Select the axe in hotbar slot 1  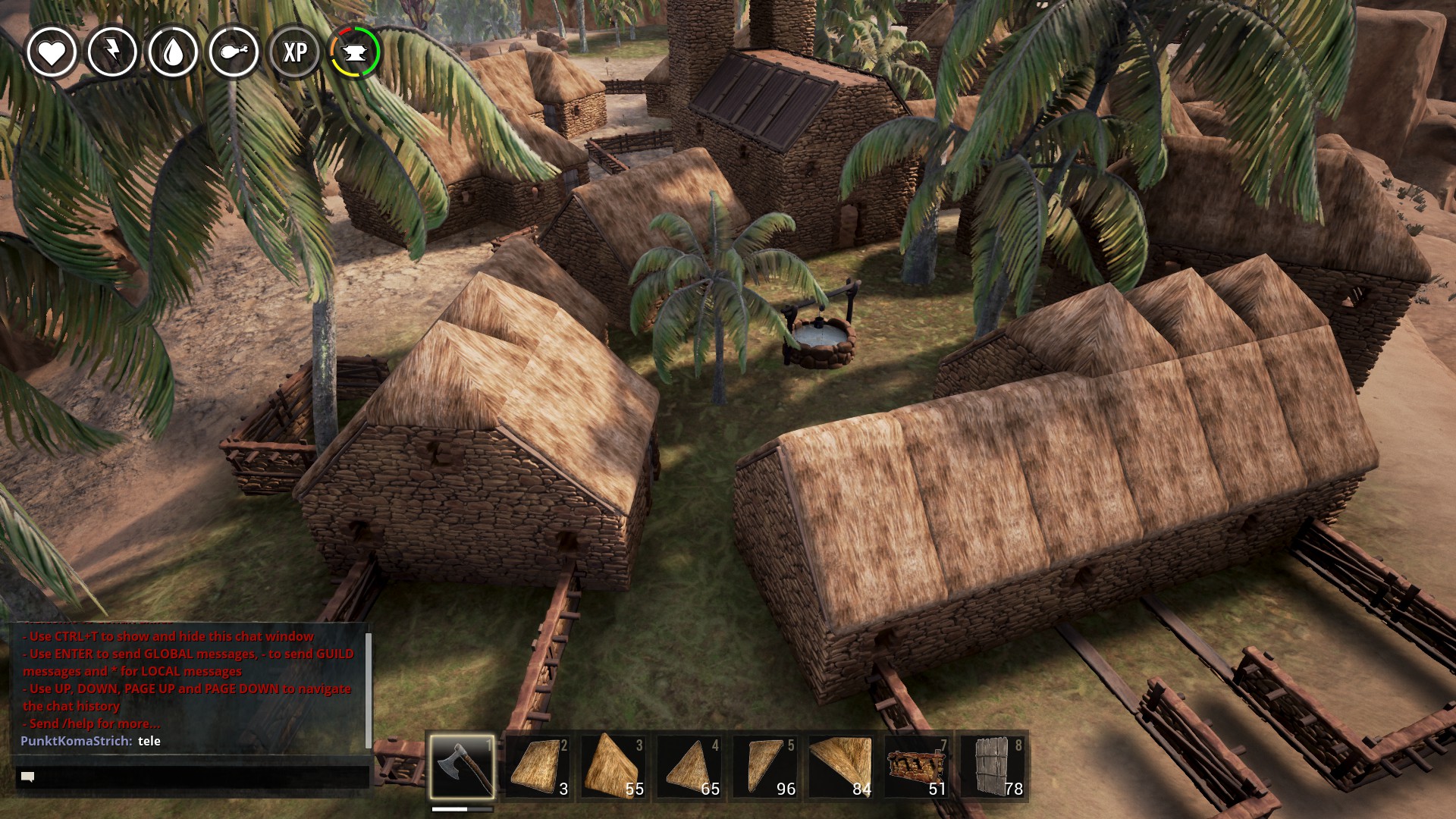click(x=462, y=766)
